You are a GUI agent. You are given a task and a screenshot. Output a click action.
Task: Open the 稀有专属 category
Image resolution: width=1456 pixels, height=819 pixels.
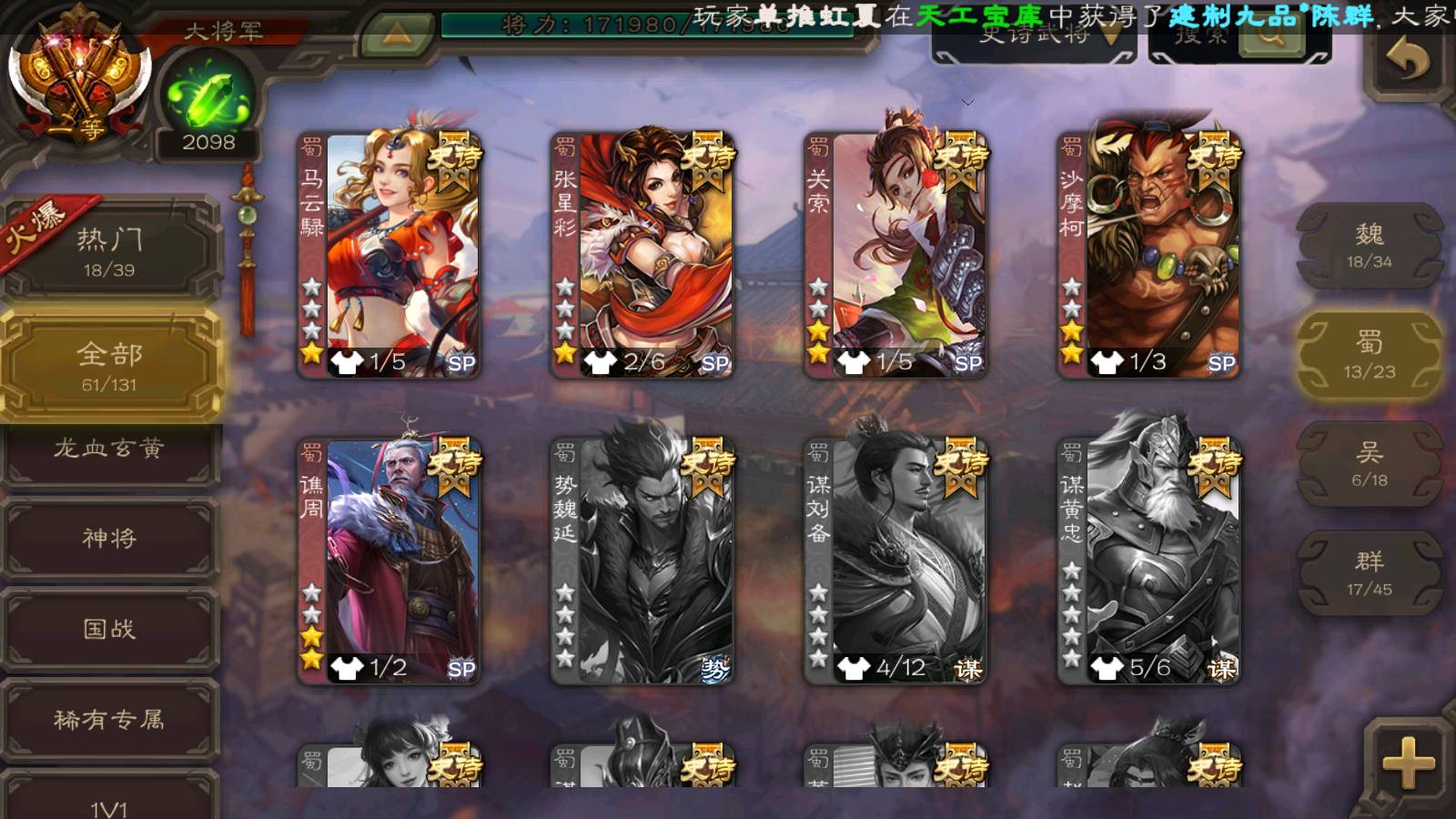coord(109,720)
